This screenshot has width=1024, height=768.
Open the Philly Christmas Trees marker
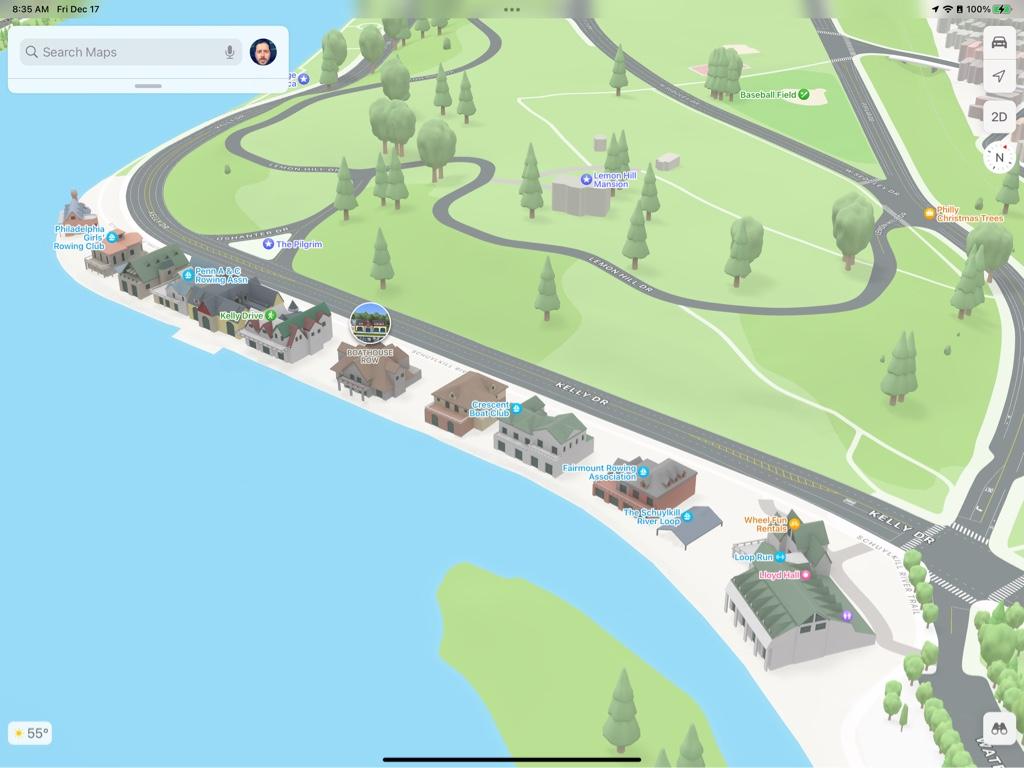click(930, 213)
